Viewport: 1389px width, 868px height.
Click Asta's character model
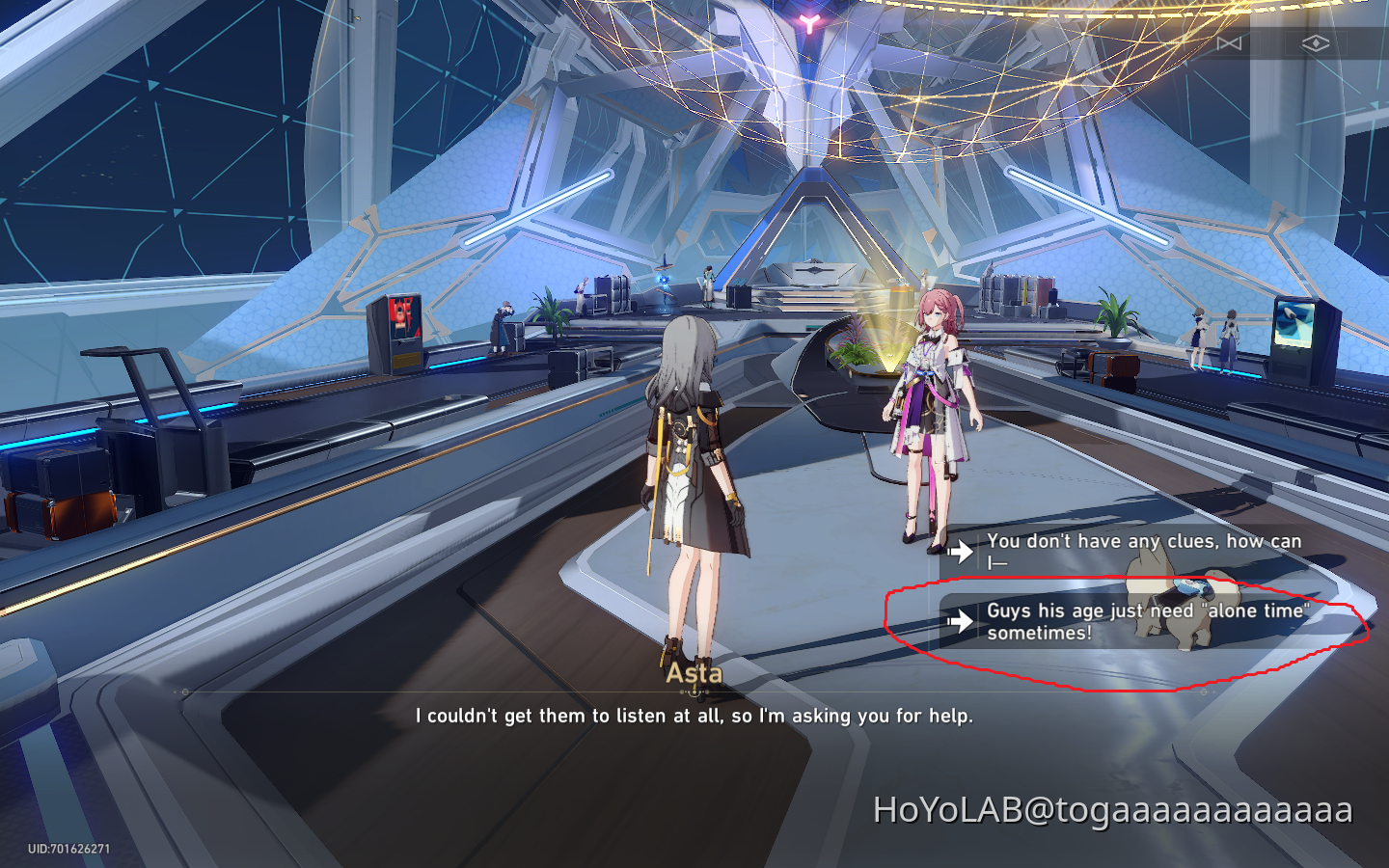coord(931,405)
